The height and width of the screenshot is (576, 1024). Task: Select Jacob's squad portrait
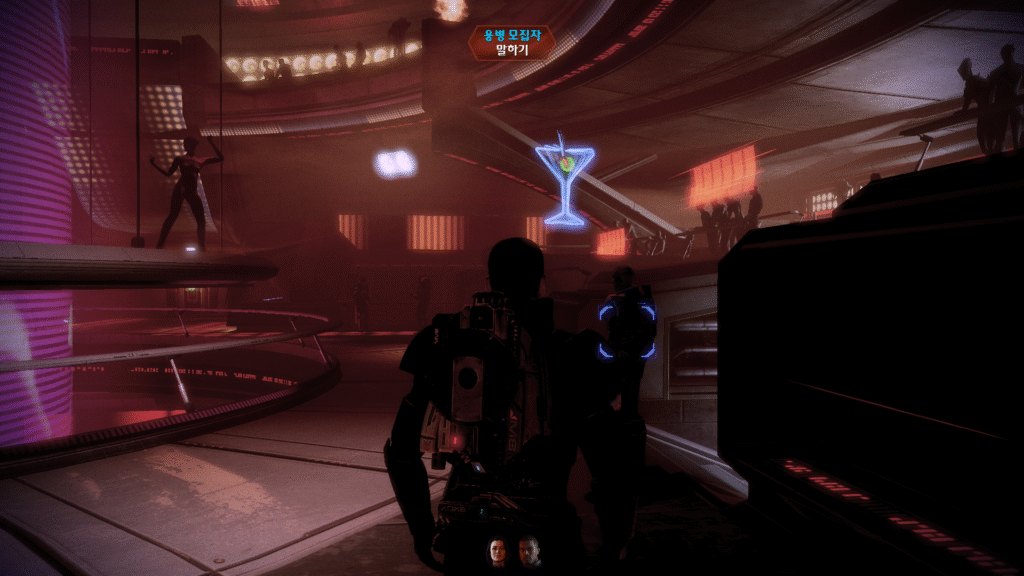[529, 551]
